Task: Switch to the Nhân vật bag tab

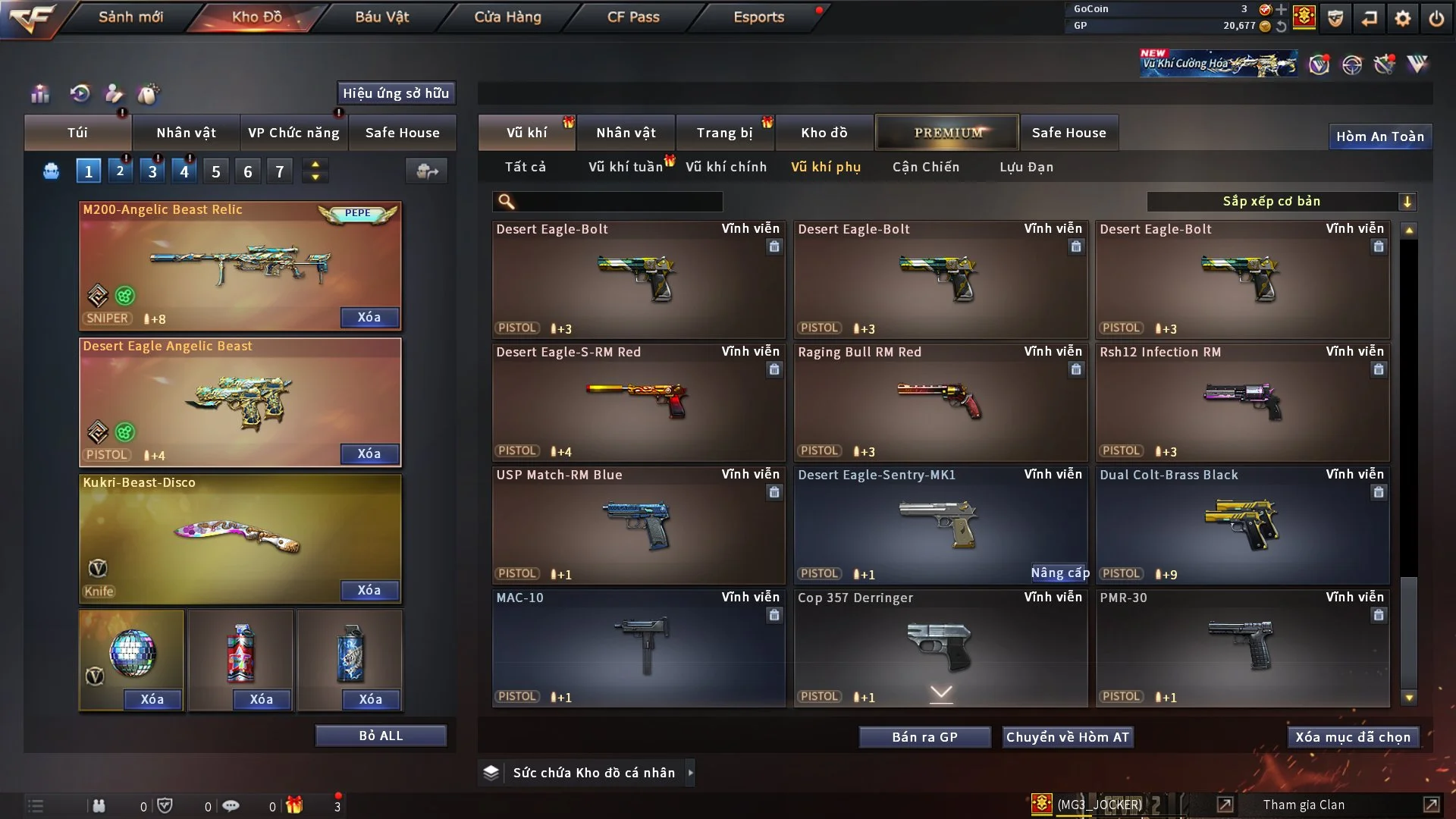Action: pyautogui.click(x=186, y=133)
